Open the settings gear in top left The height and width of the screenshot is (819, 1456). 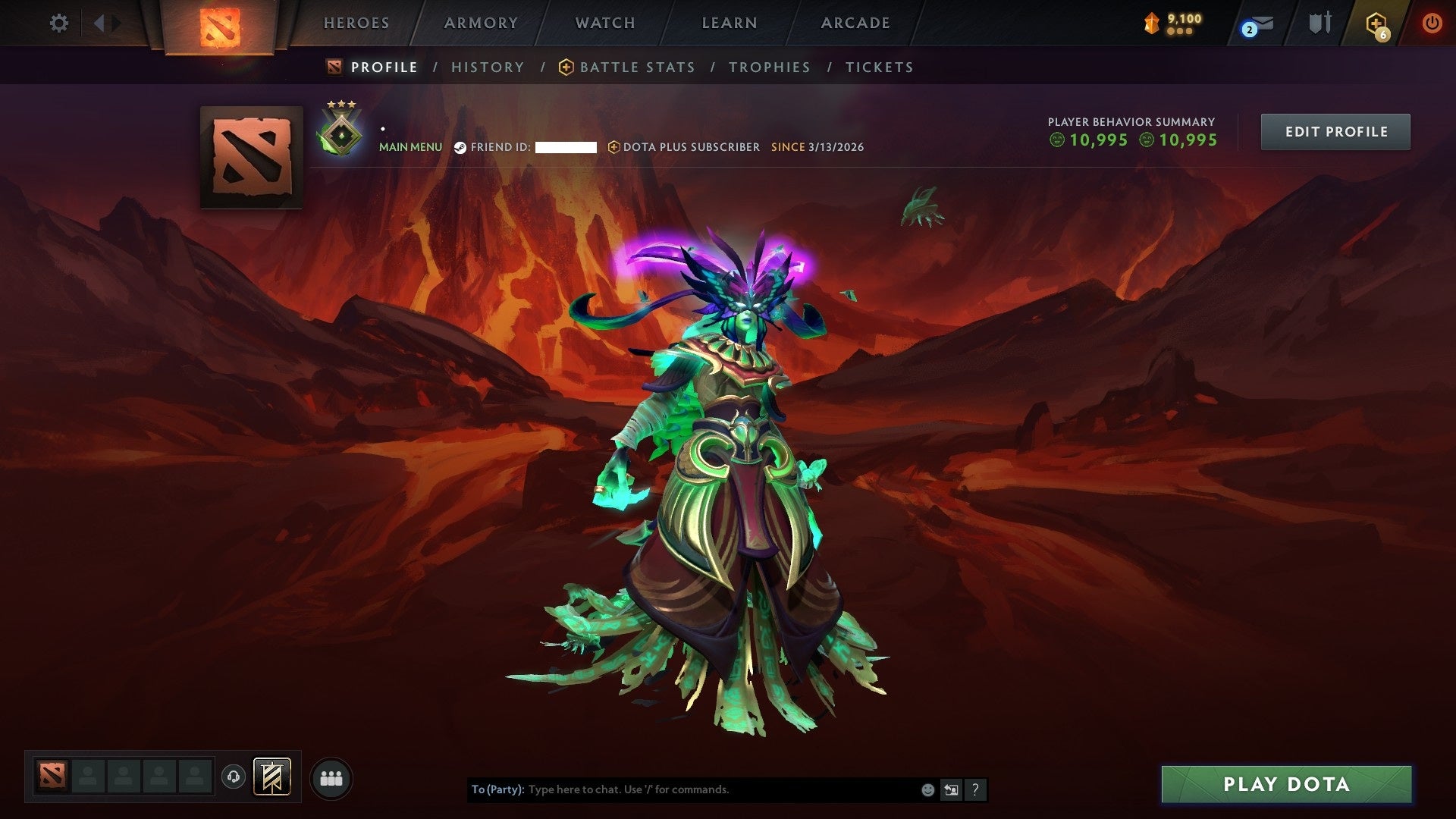pos(59,23)
